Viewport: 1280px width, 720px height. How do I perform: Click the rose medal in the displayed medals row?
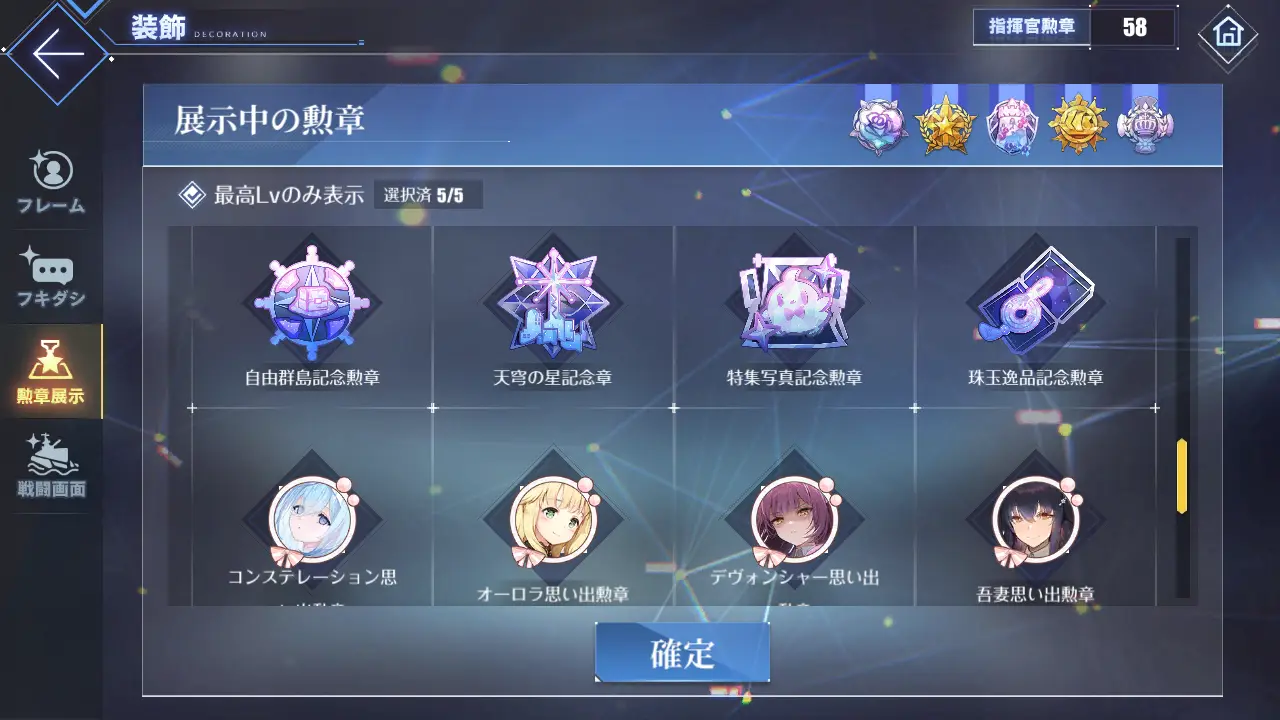878,123
